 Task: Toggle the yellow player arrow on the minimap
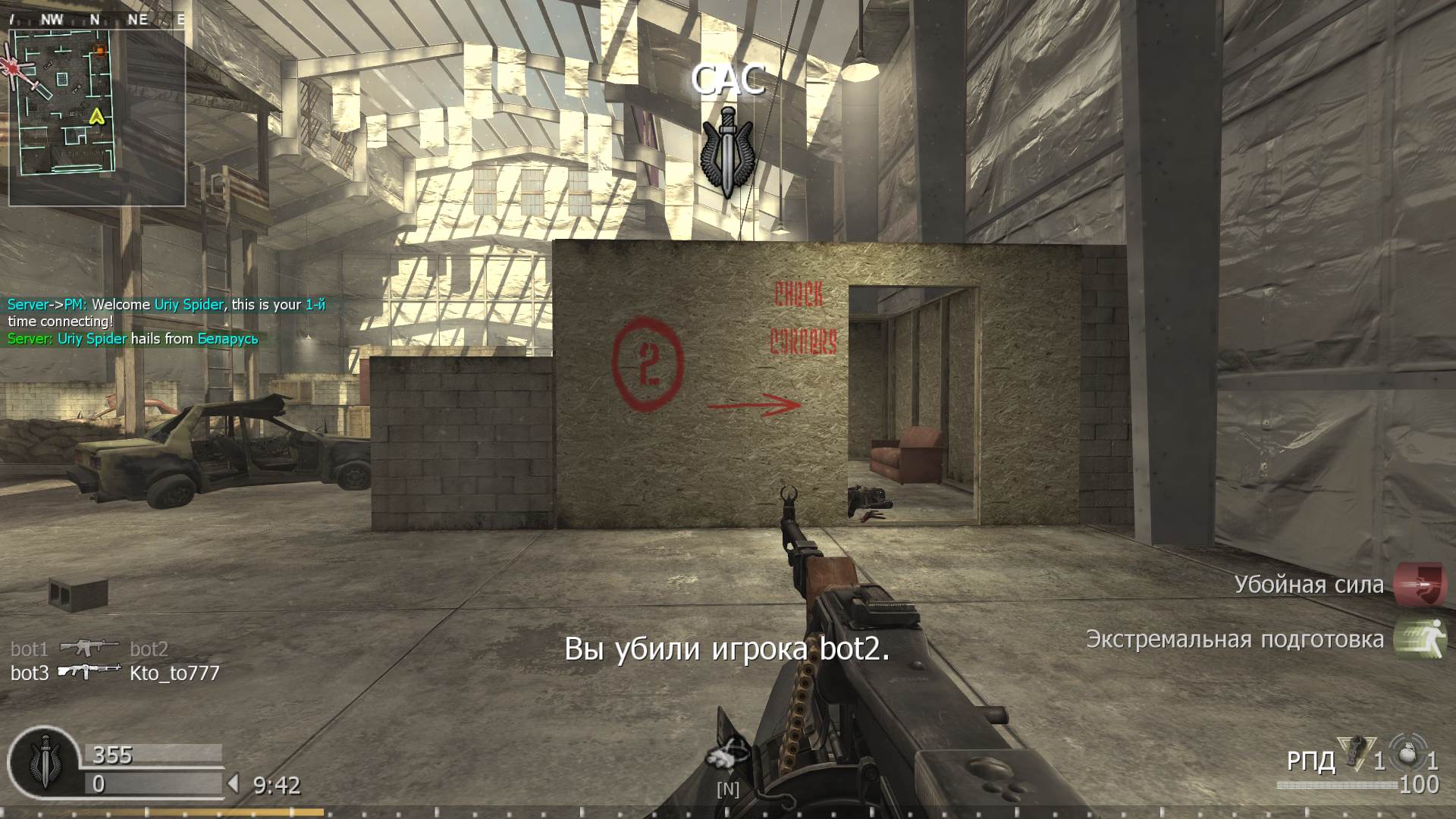pos(96,118)
